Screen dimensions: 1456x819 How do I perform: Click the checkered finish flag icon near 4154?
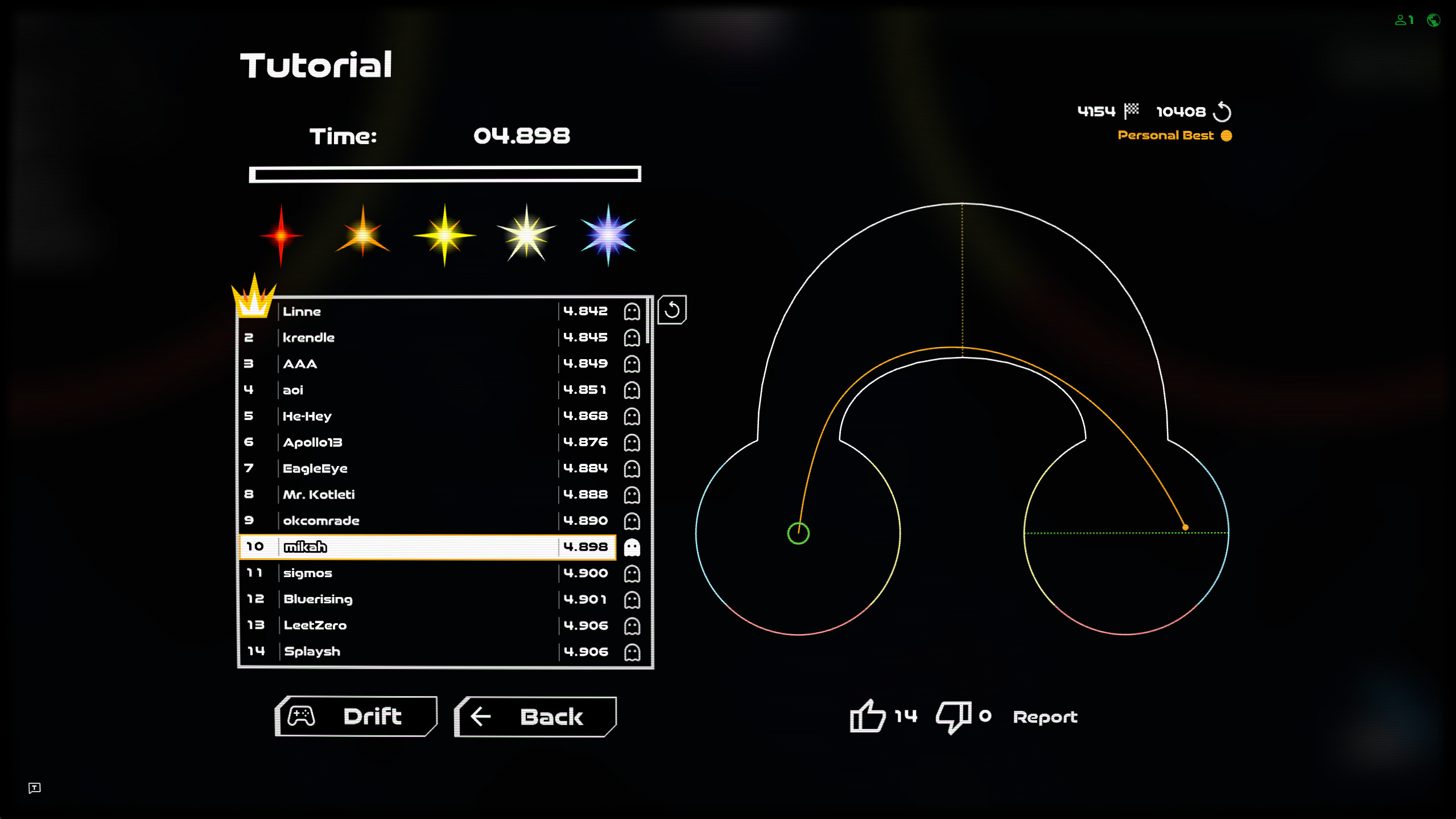pos(1132,110)
